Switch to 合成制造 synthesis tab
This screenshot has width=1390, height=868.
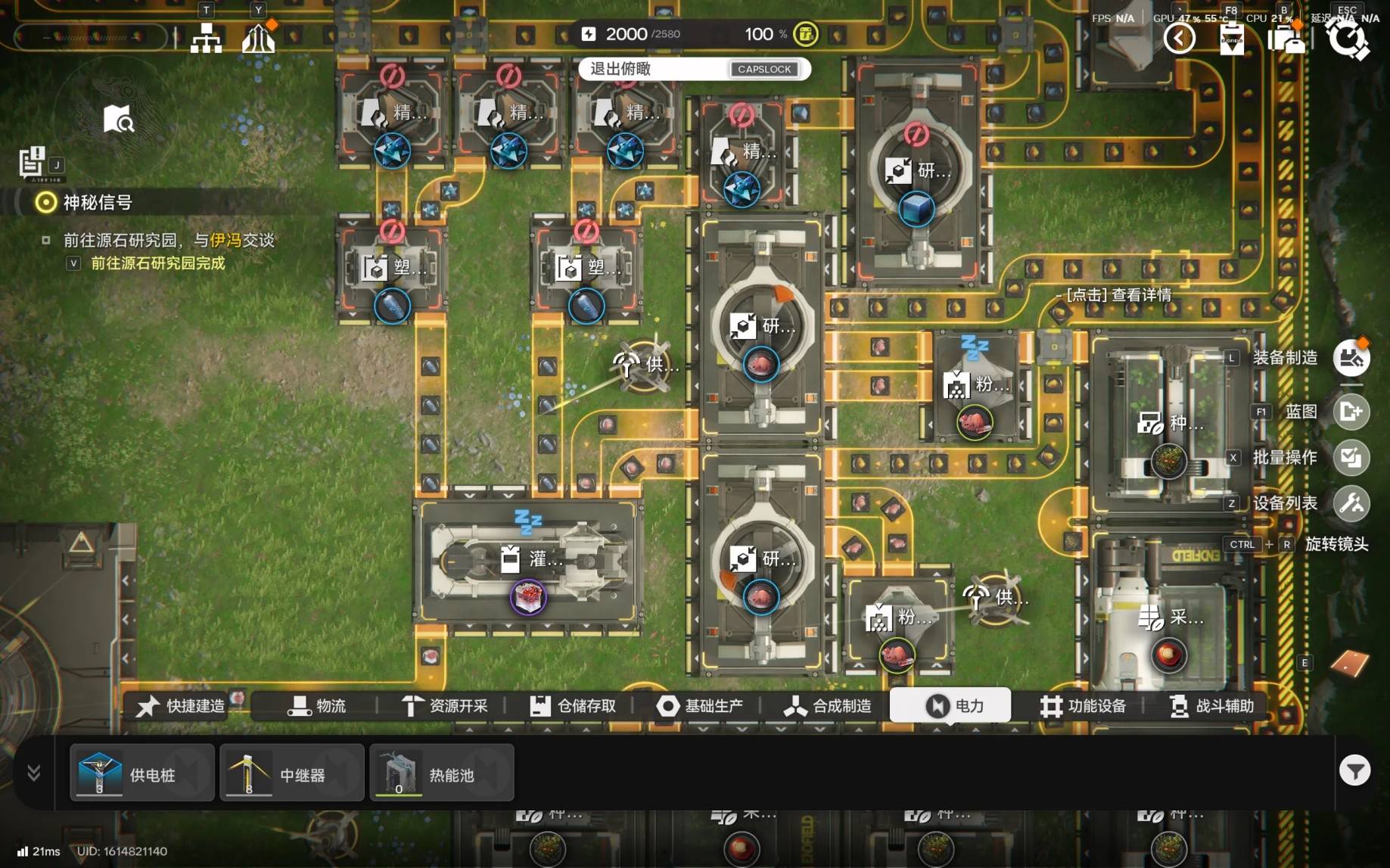click(x=827, y=706)
